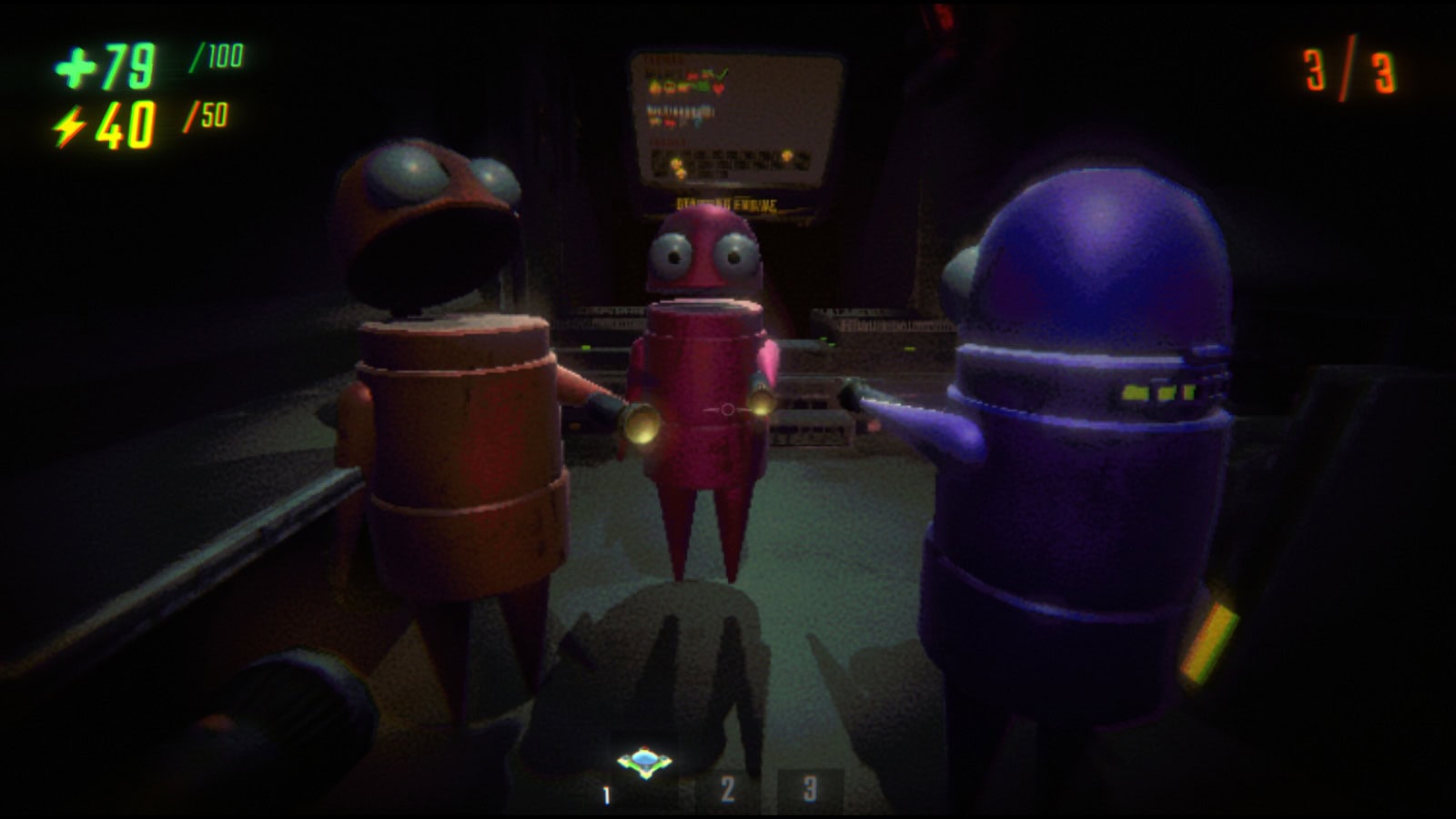This screenshot has height=819, width=1456.
Task: Toggle the green indicator lights on the purple robot's panel
Action: click(x=1156, y=391)
